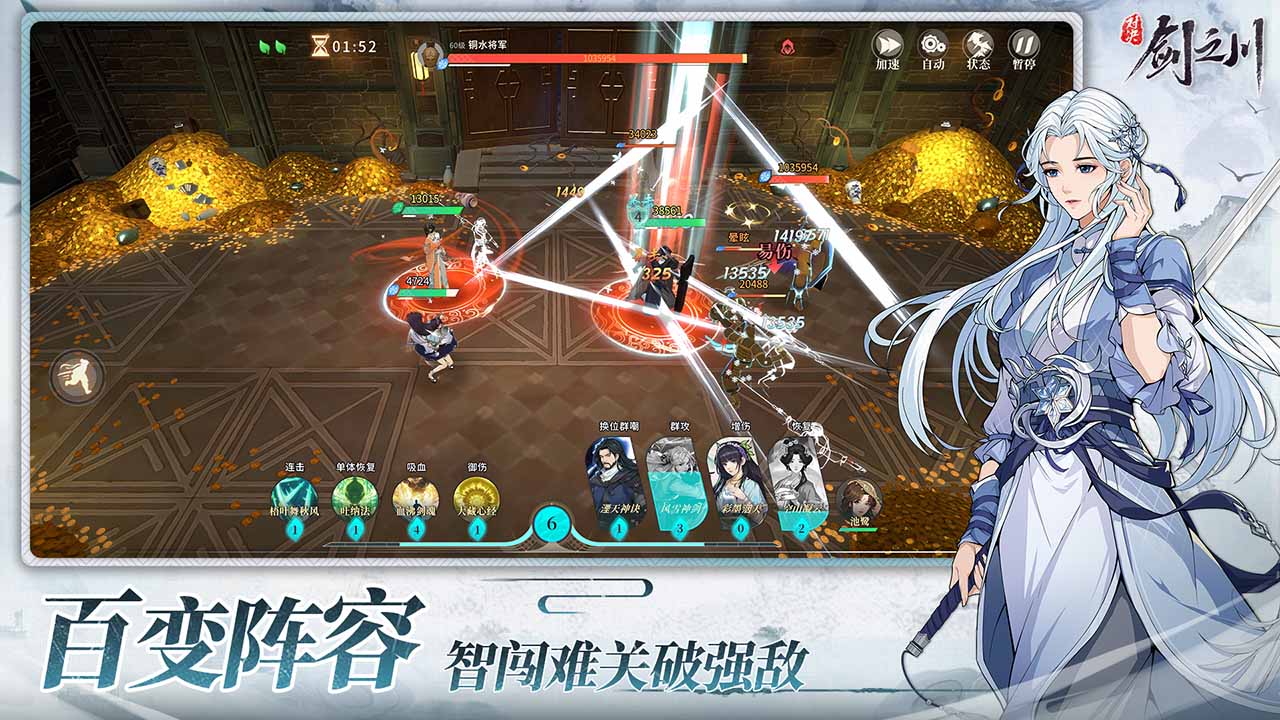Image resolution: width=1280 pixels, height=720 pixels.
Task: Click the energy counter showing 6
Action: pyautogui.click(x=550, y=523)
